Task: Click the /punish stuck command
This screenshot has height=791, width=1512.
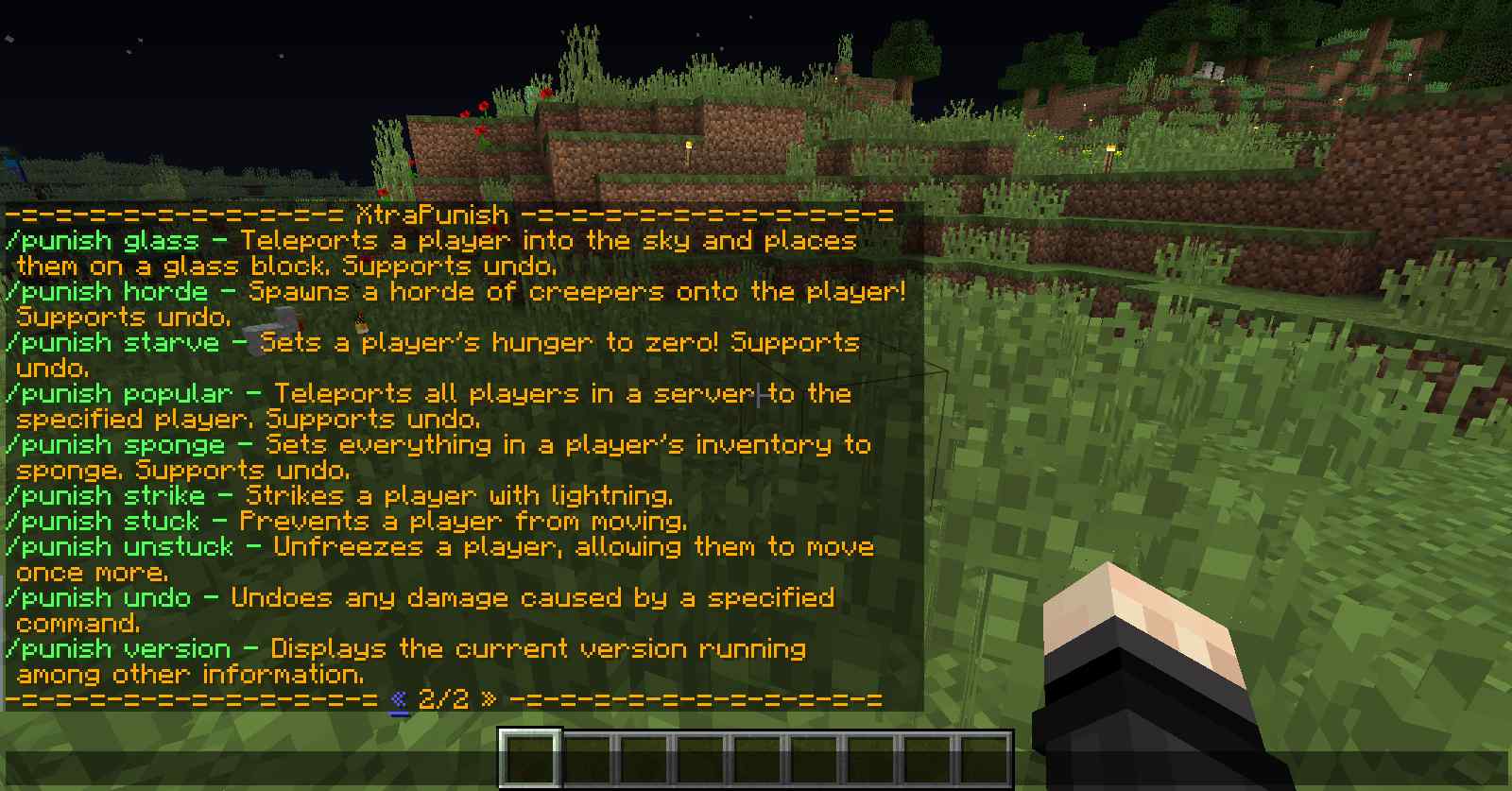Action: tap(99, 521)
